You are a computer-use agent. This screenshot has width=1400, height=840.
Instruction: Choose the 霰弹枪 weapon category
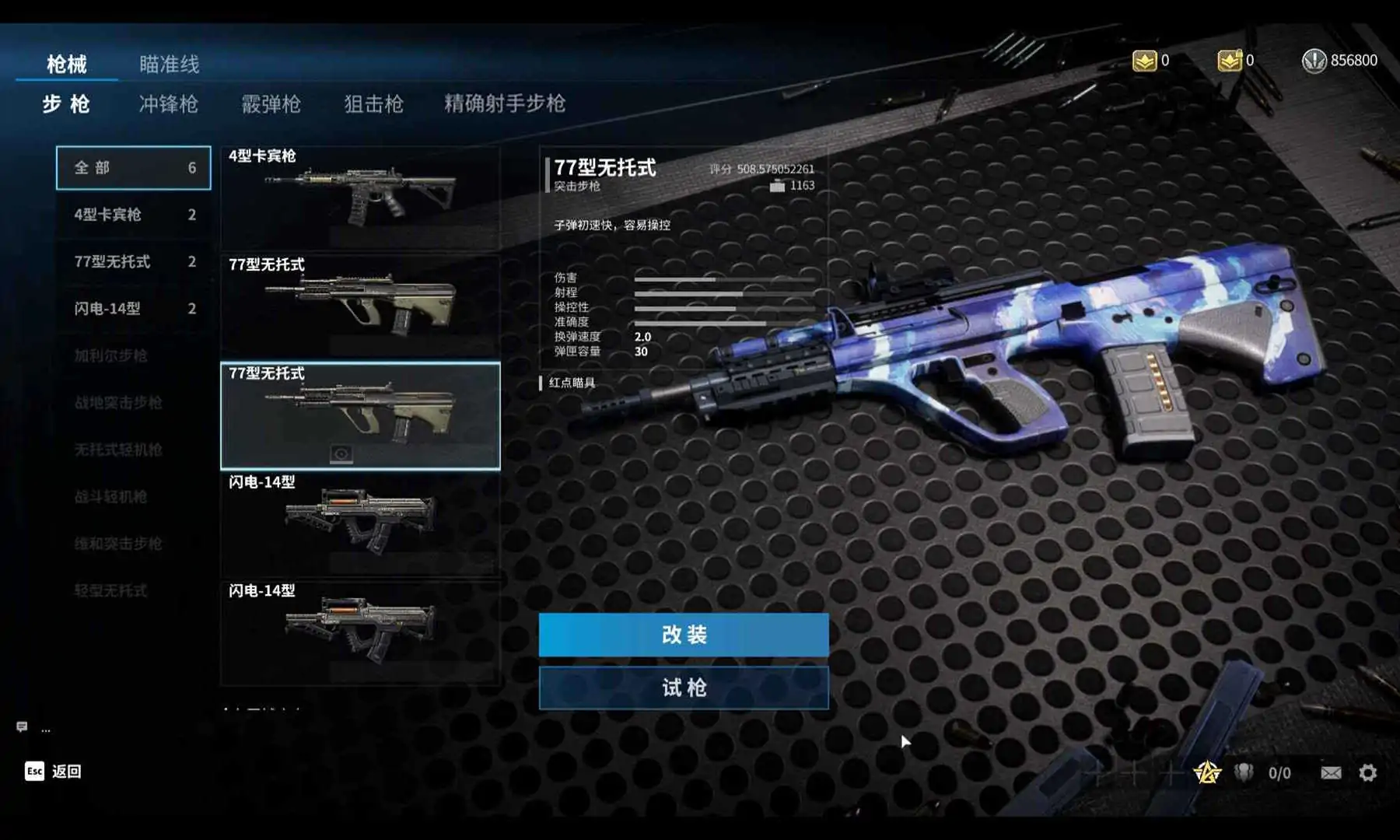point(271,104)
